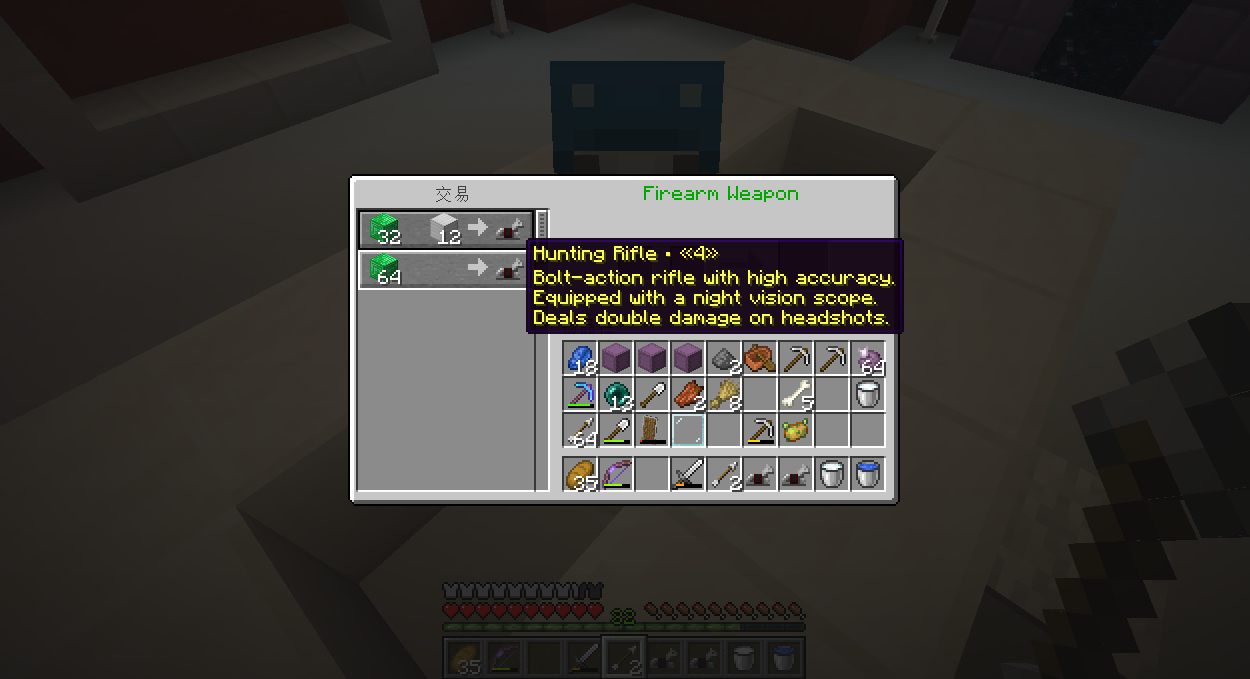Viewport: 1250px width, 679px height.
Task: Select the ender pearl stack
Action: click(616, 394)
